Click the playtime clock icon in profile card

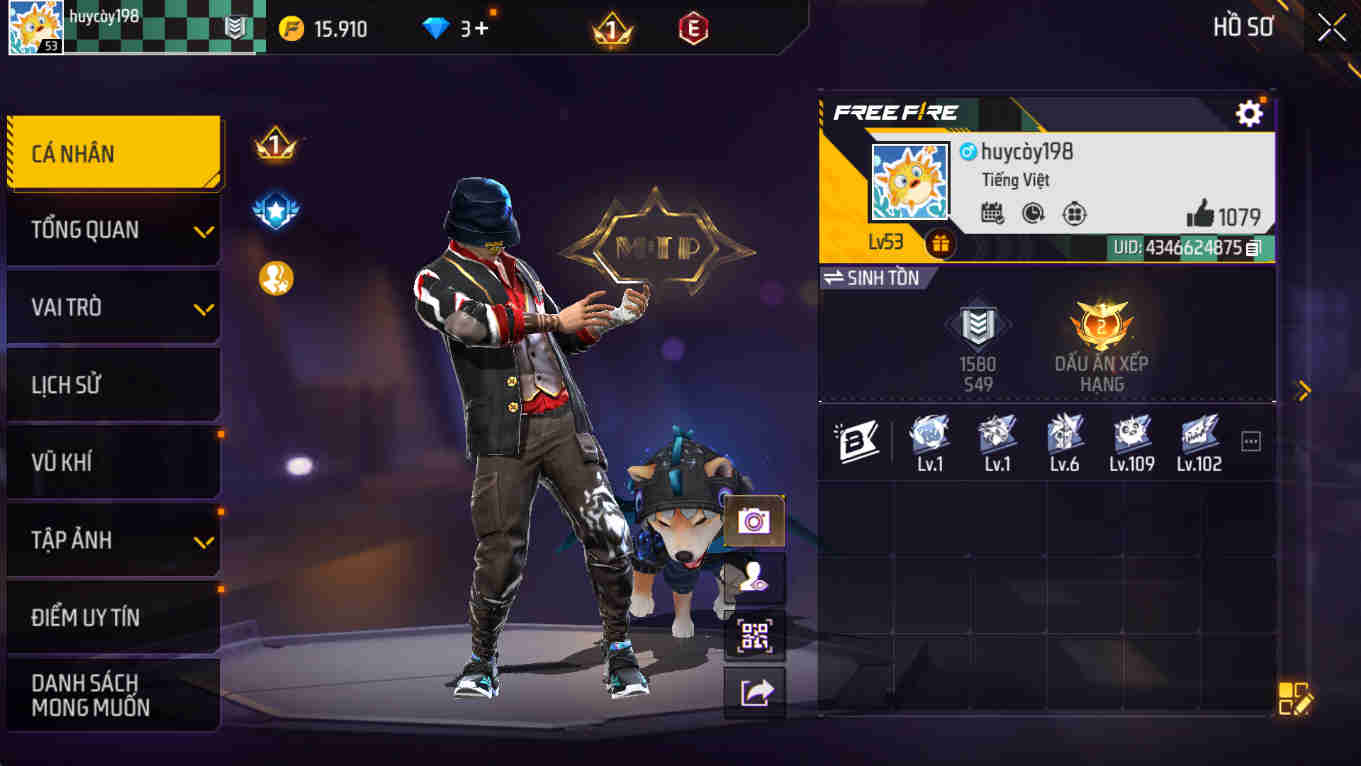[1031, 212]
